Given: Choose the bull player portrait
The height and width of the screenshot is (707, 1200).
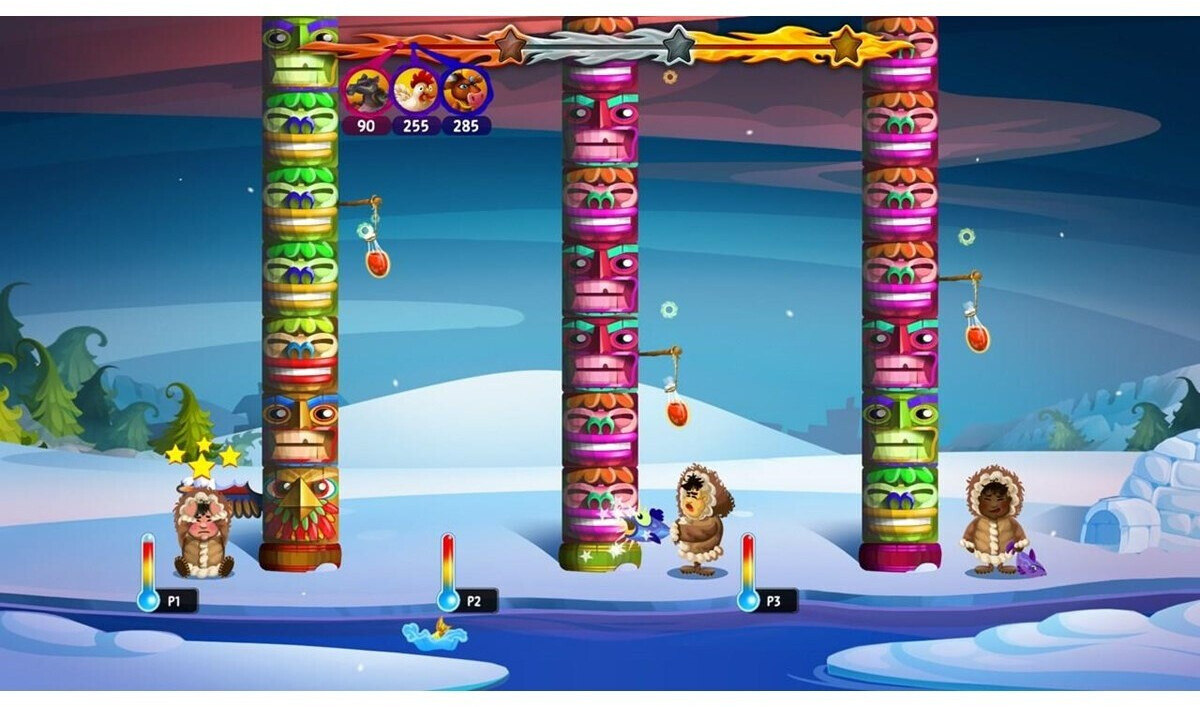Looking at the screenshot, I should [x=465, y=91].
